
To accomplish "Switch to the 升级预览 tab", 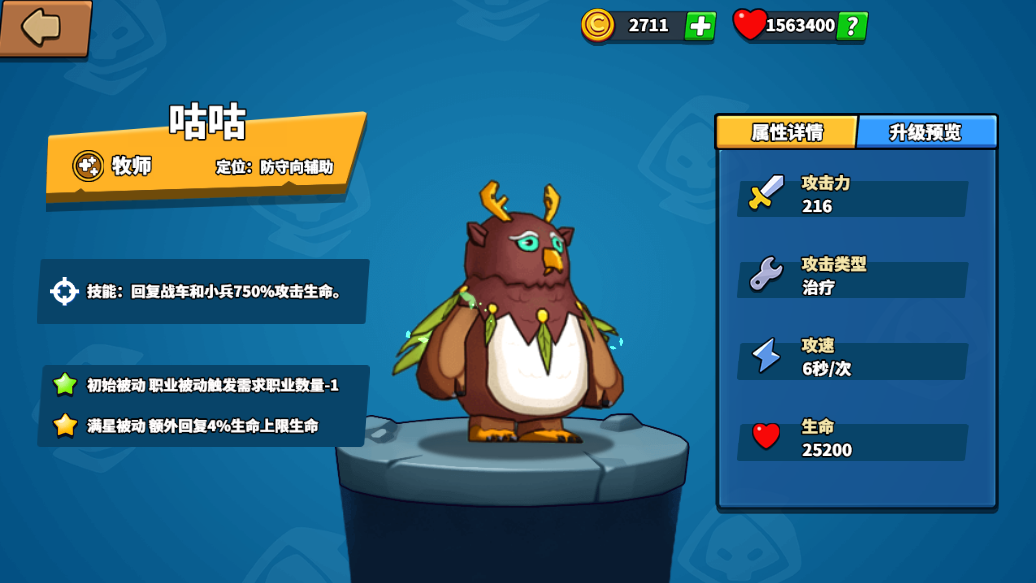I will 926,132.
